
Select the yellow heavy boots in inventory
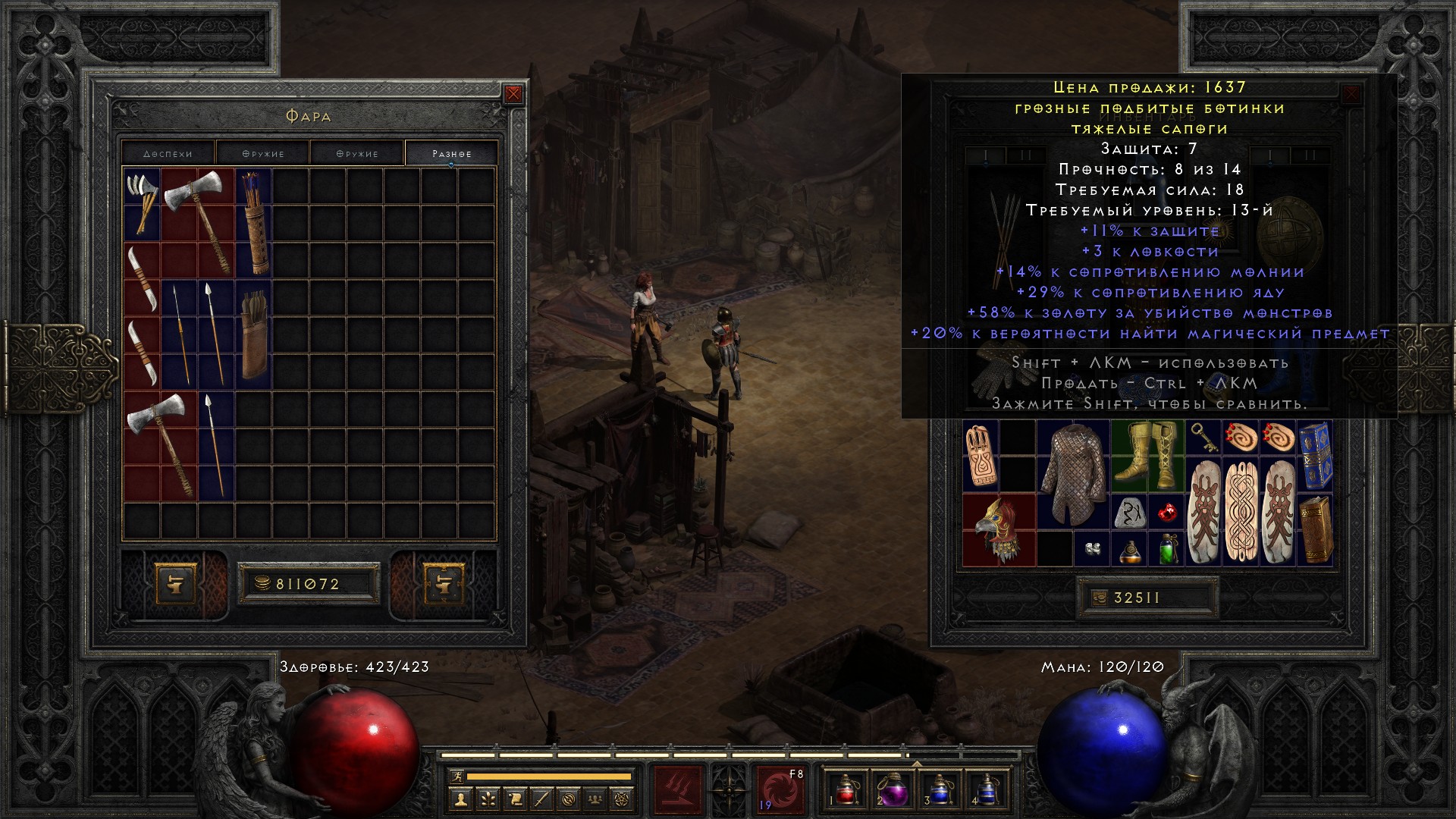coord(1147,457)
